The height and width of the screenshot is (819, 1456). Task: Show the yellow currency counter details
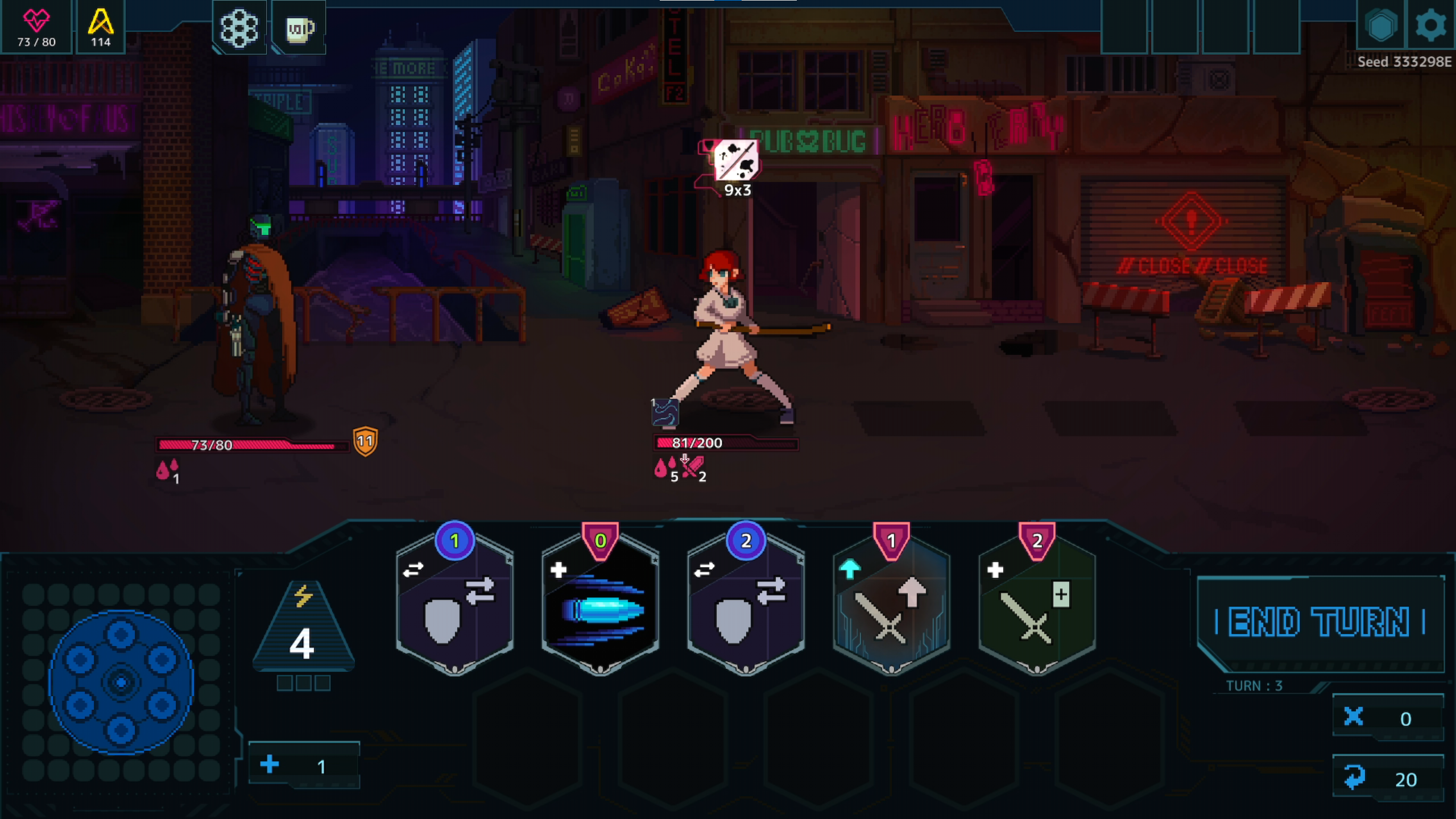(101, 27)
